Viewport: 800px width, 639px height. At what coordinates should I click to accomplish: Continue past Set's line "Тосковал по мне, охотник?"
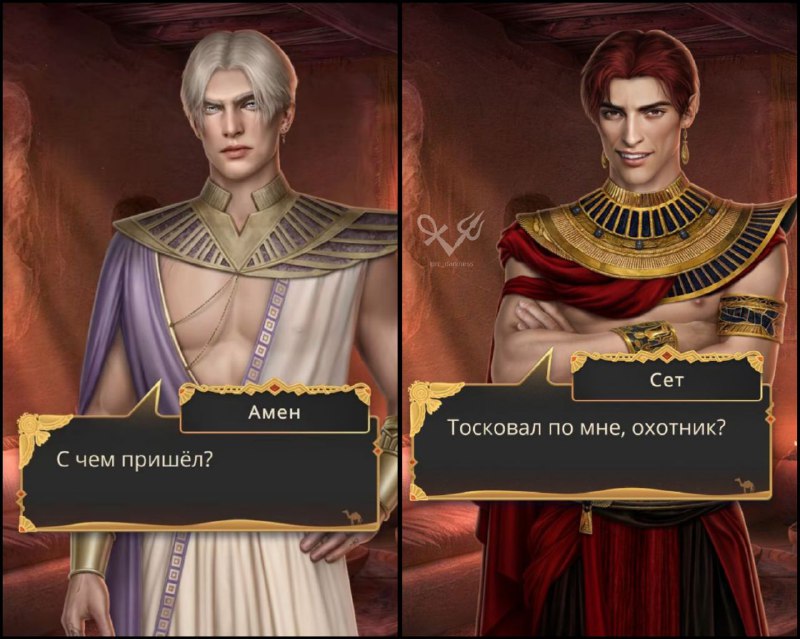click(590, 440)
